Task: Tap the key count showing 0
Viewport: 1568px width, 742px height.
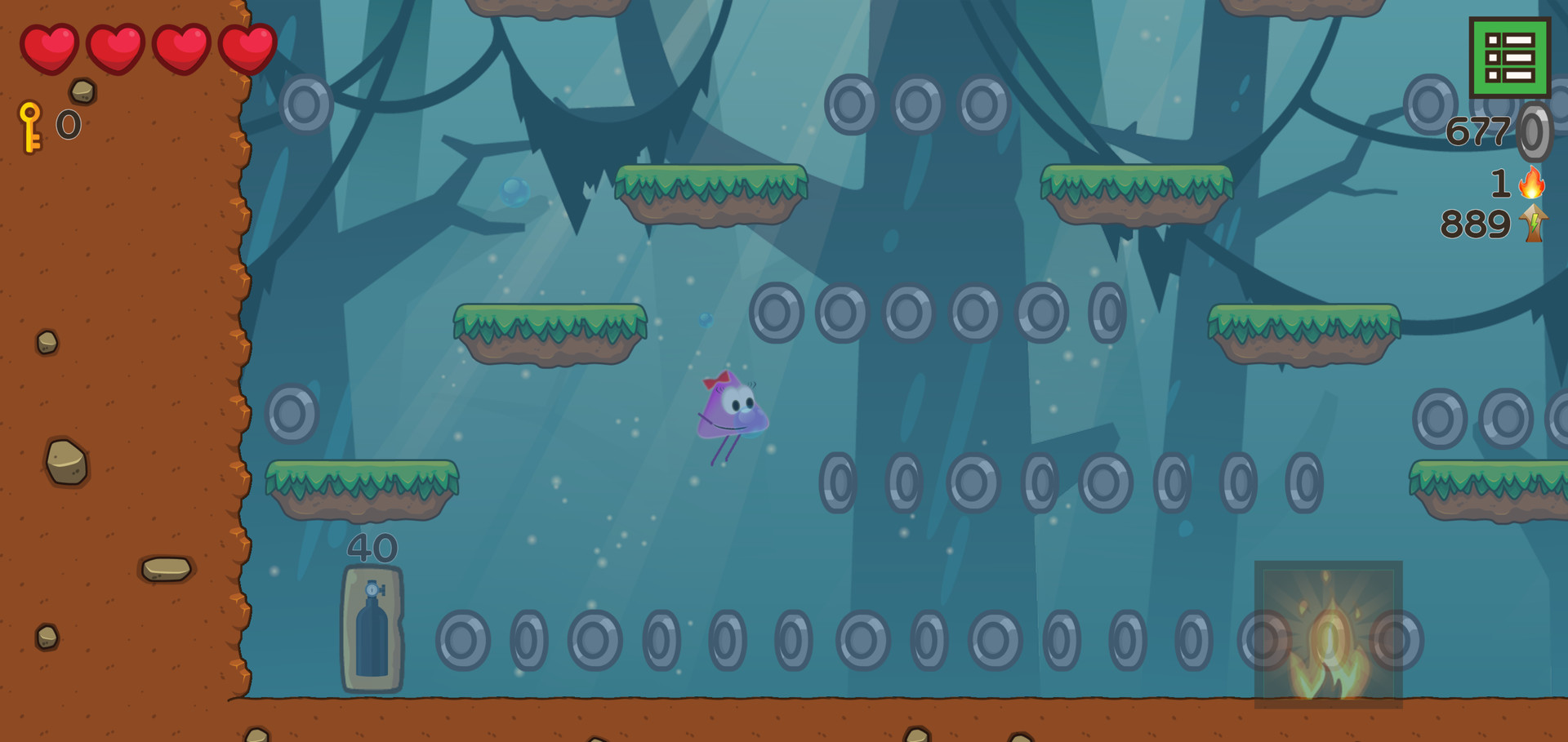Action: [69, 124]
